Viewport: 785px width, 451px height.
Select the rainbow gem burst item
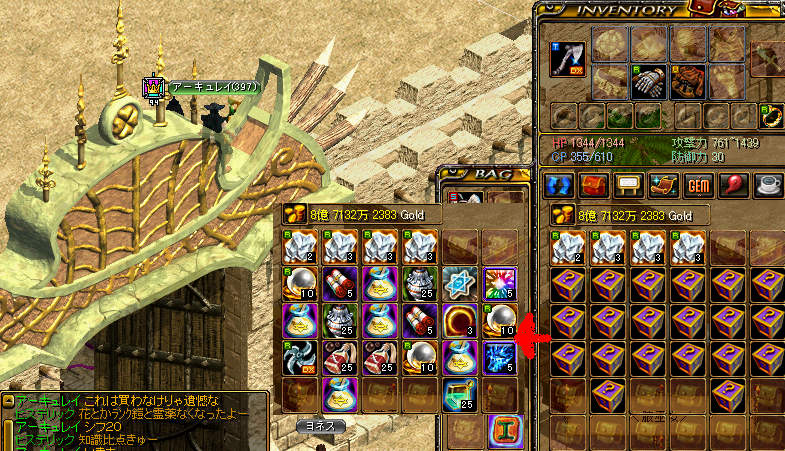coord(499,283)
